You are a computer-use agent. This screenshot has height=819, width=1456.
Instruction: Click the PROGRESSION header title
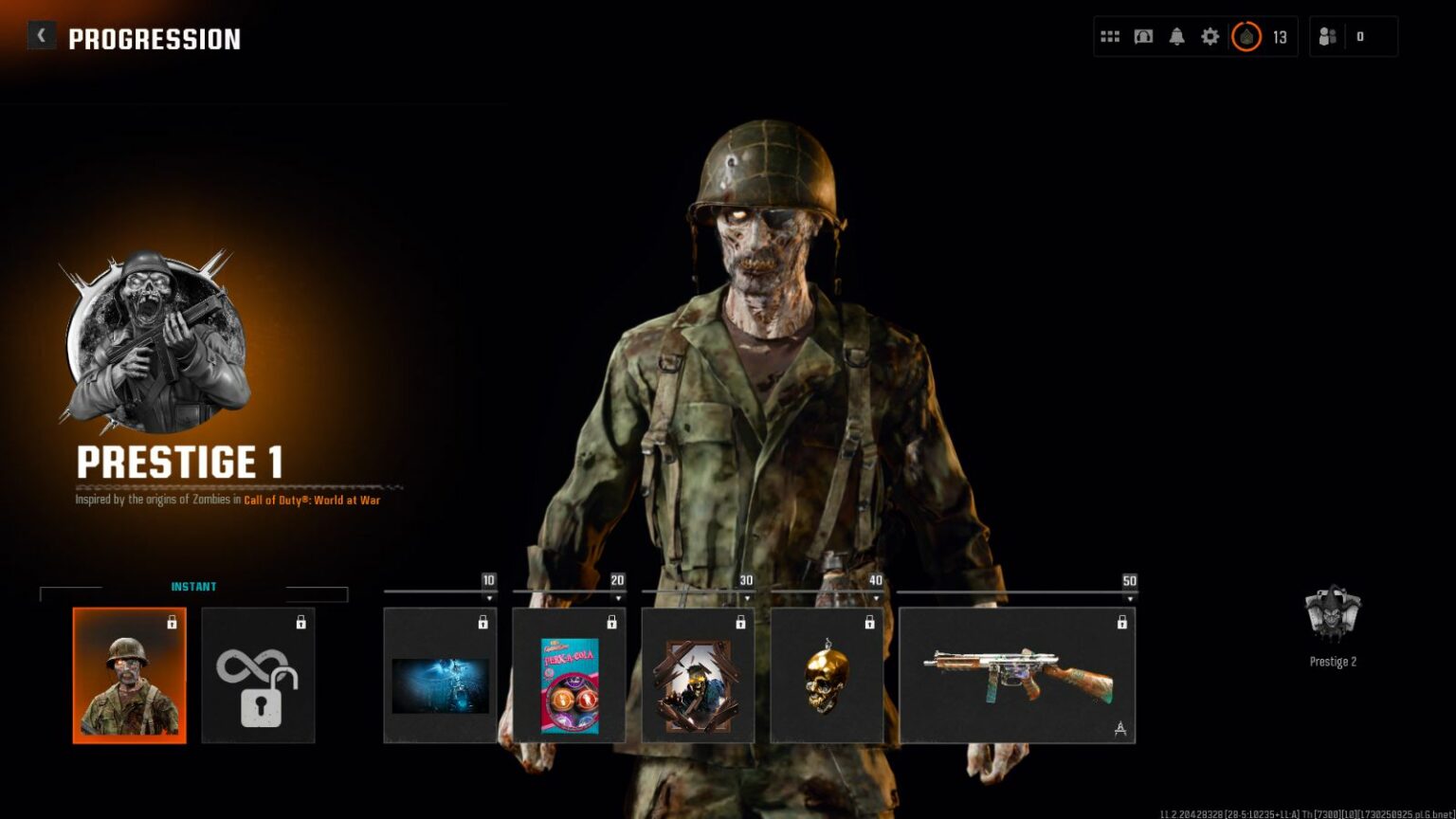coord(154,39)
